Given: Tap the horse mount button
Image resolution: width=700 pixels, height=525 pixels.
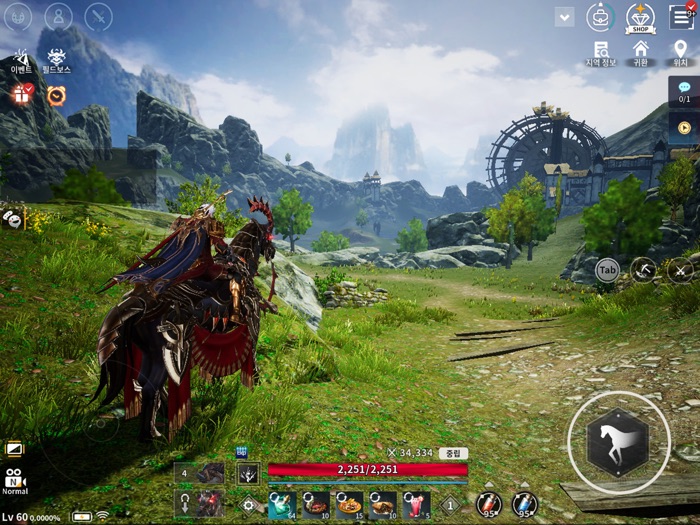Looking at the screenshot, I should (x=618, y=442).
